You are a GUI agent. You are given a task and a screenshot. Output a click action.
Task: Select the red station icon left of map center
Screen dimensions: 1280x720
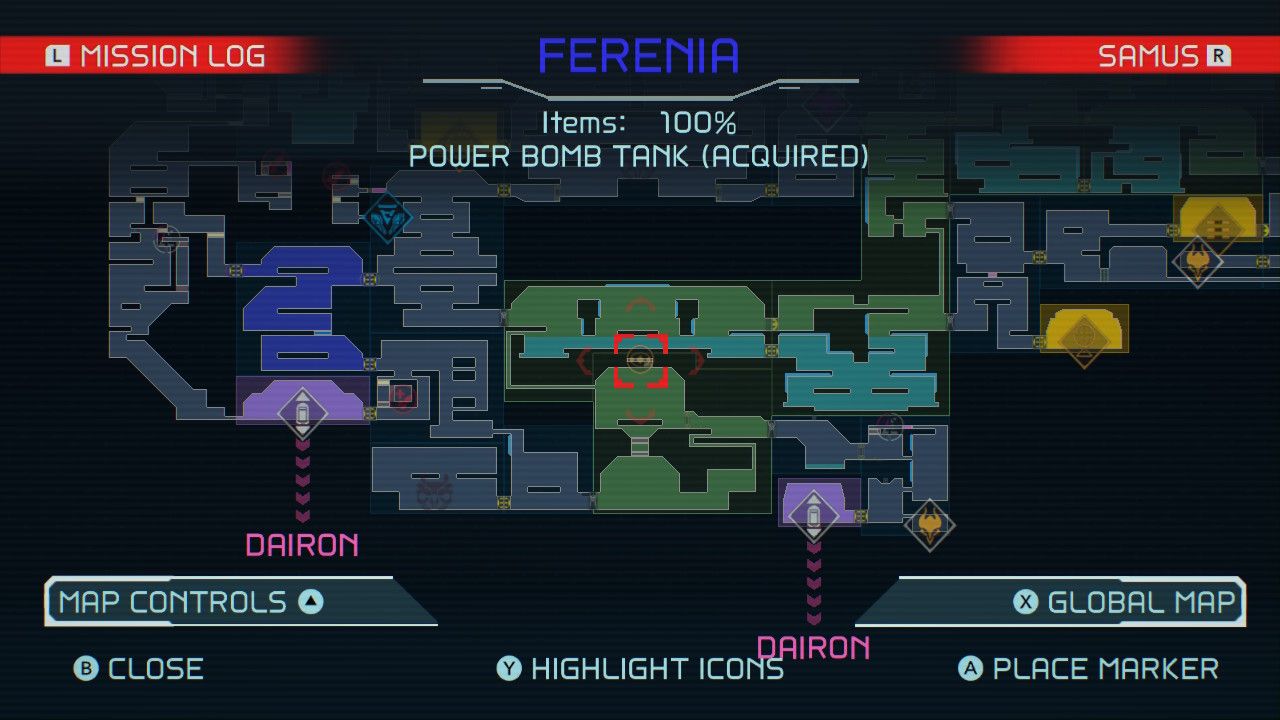click(x=402, y=396)
